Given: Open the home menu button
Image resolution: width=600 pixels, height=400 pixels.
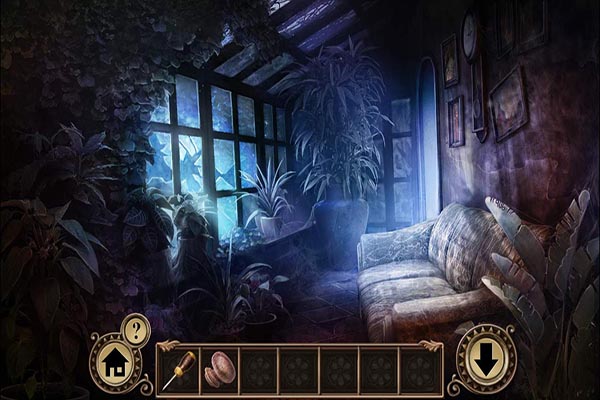Looking at the screenshot, I should [x=114, y=361].
